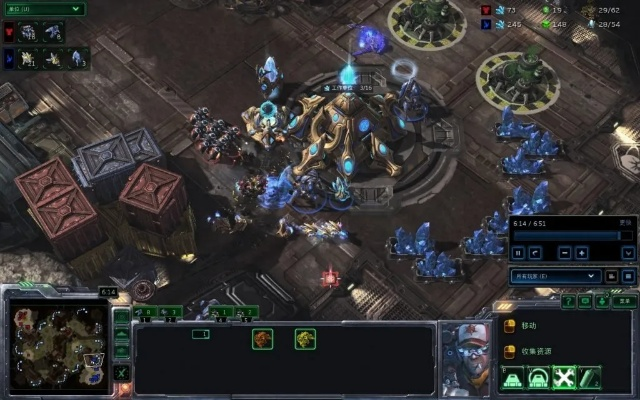Viewport: 640px width, 400px height.
Task: Open the player vision dropdown
Action: point(555,275)
